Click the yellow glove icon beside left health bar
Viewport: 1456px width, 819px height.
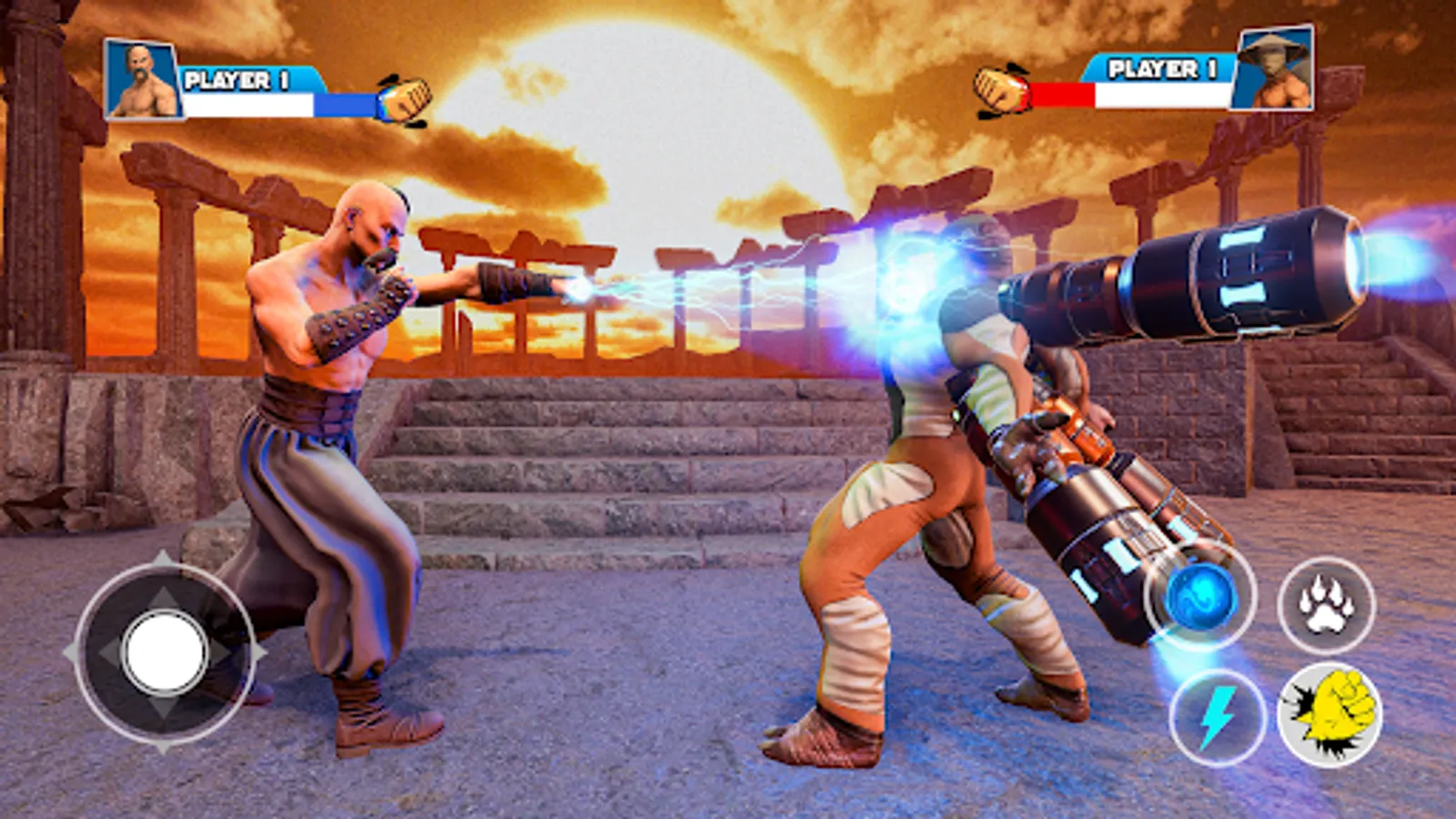point(409,94)
